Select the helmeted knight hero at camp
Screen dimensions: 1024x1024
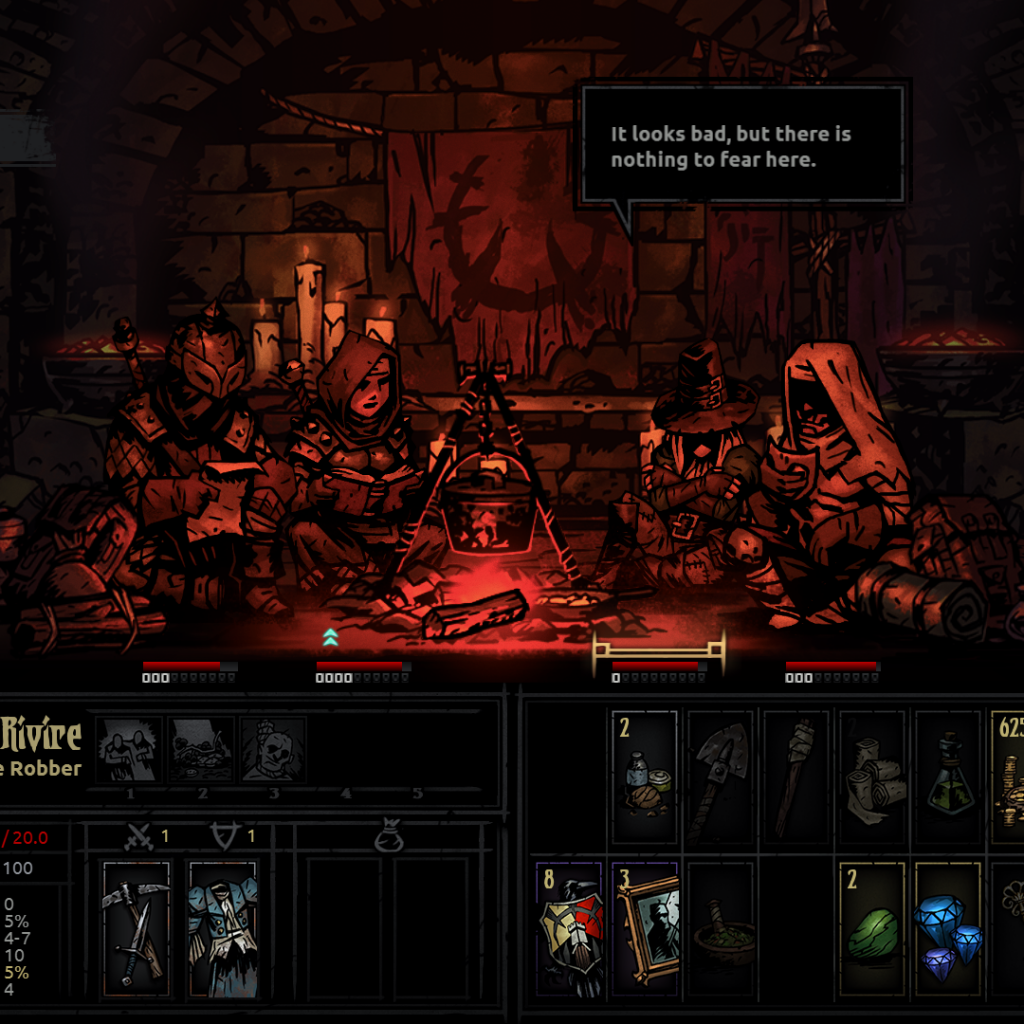click(x=195, y=460)
